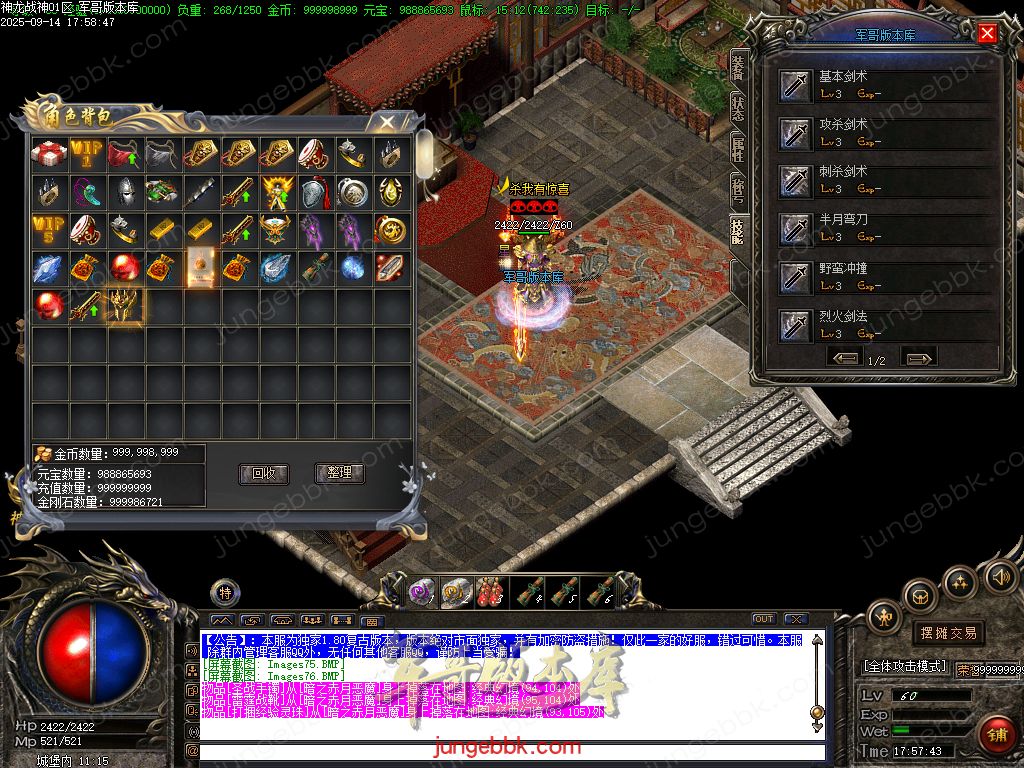Pick the red gift box item
This screenshot has height=768, width=1024.
tap(48, 154)
